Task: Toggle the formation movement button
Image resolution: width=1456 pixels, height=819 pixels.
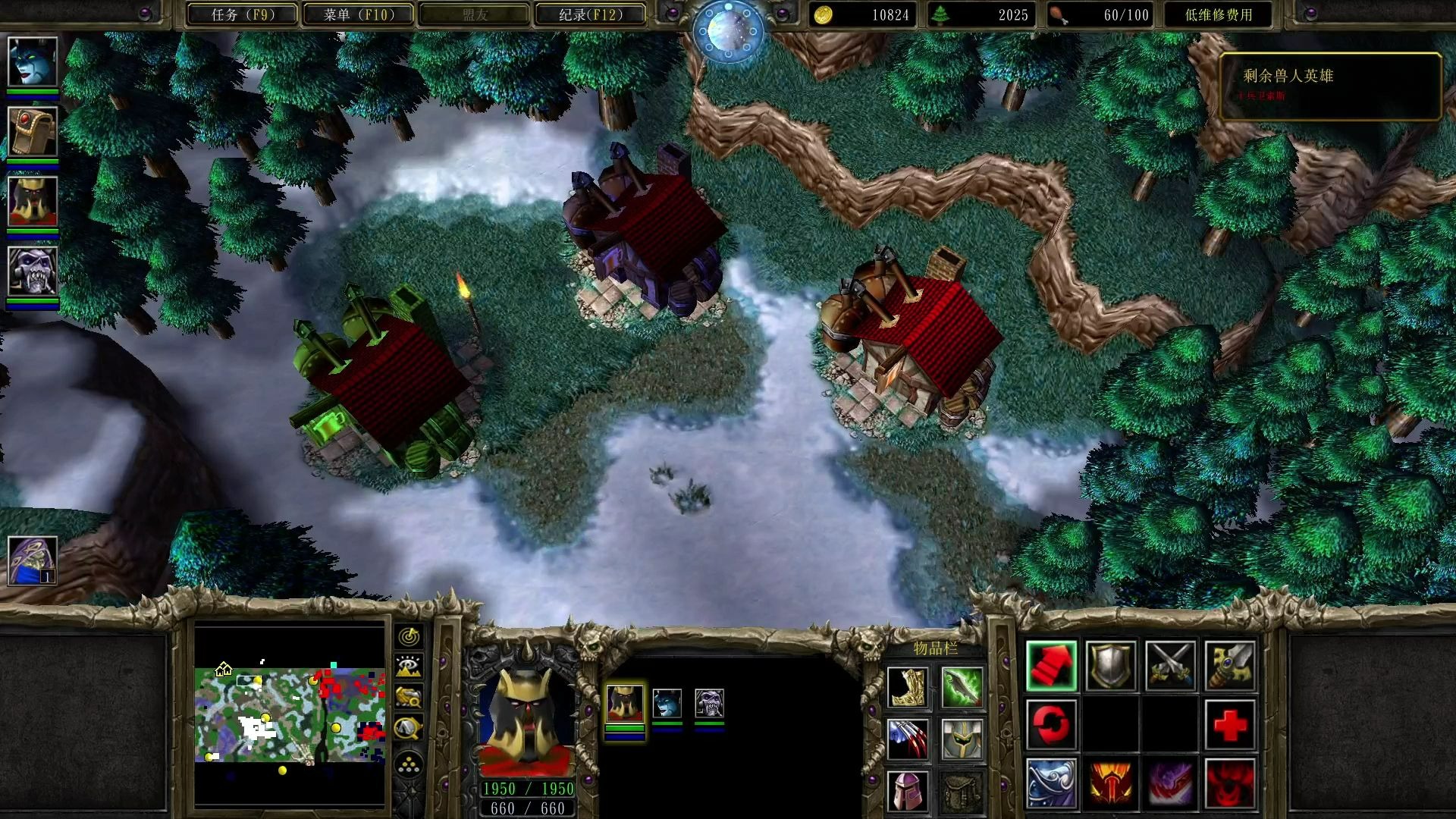Action: point(409,764)
